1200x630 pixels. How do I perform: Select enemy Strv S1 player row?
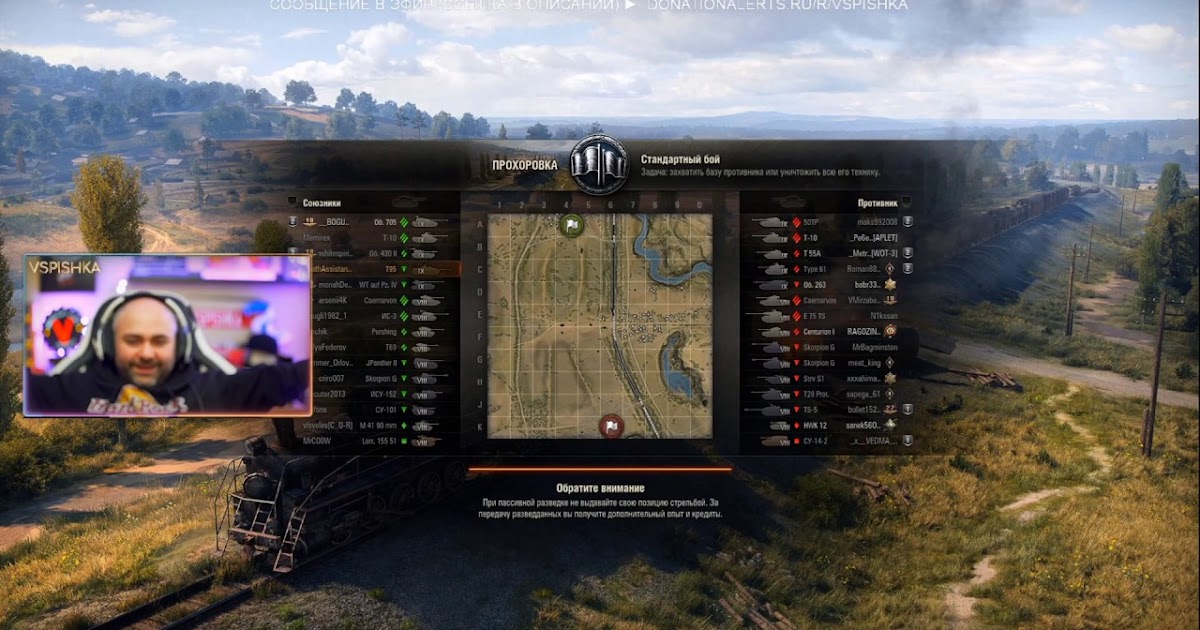830,378
